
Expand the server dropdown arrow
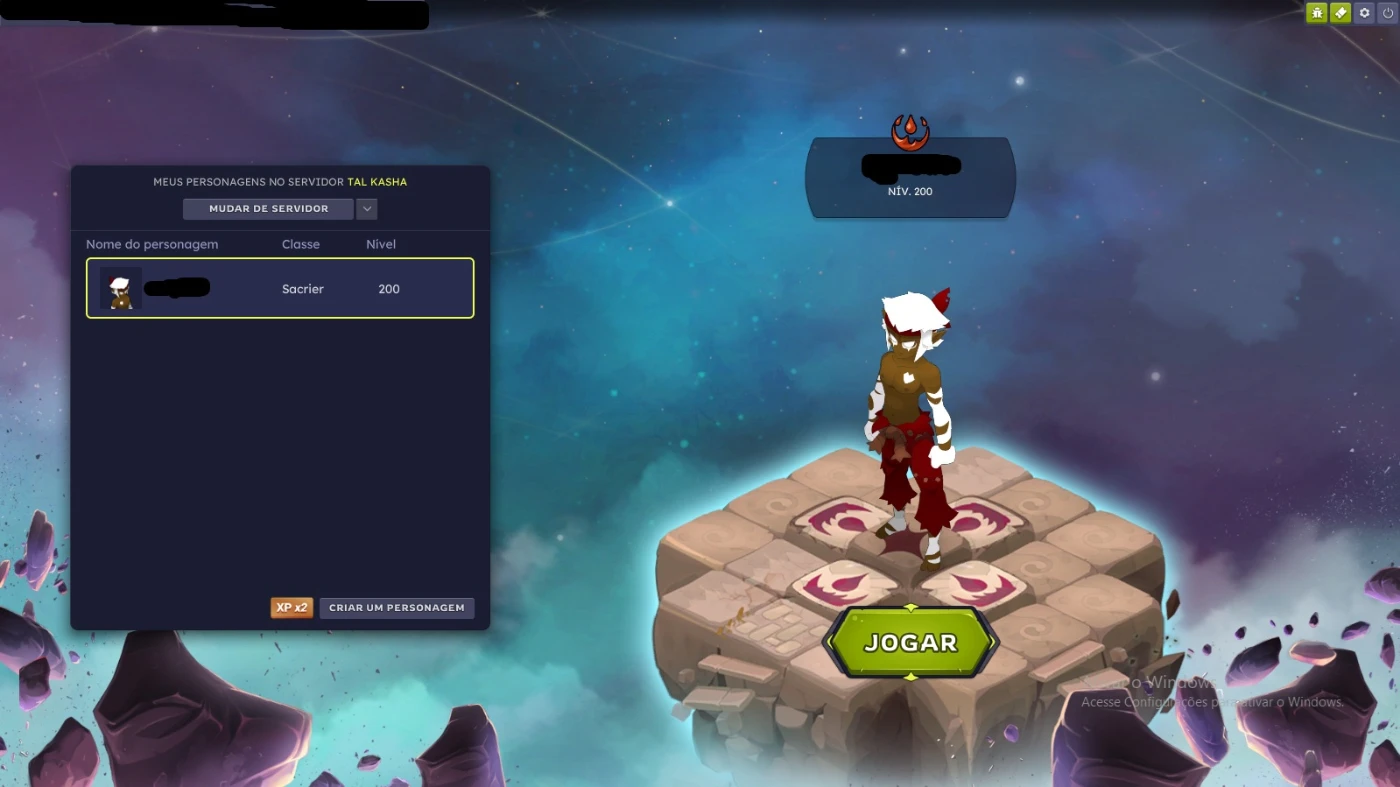367,209
